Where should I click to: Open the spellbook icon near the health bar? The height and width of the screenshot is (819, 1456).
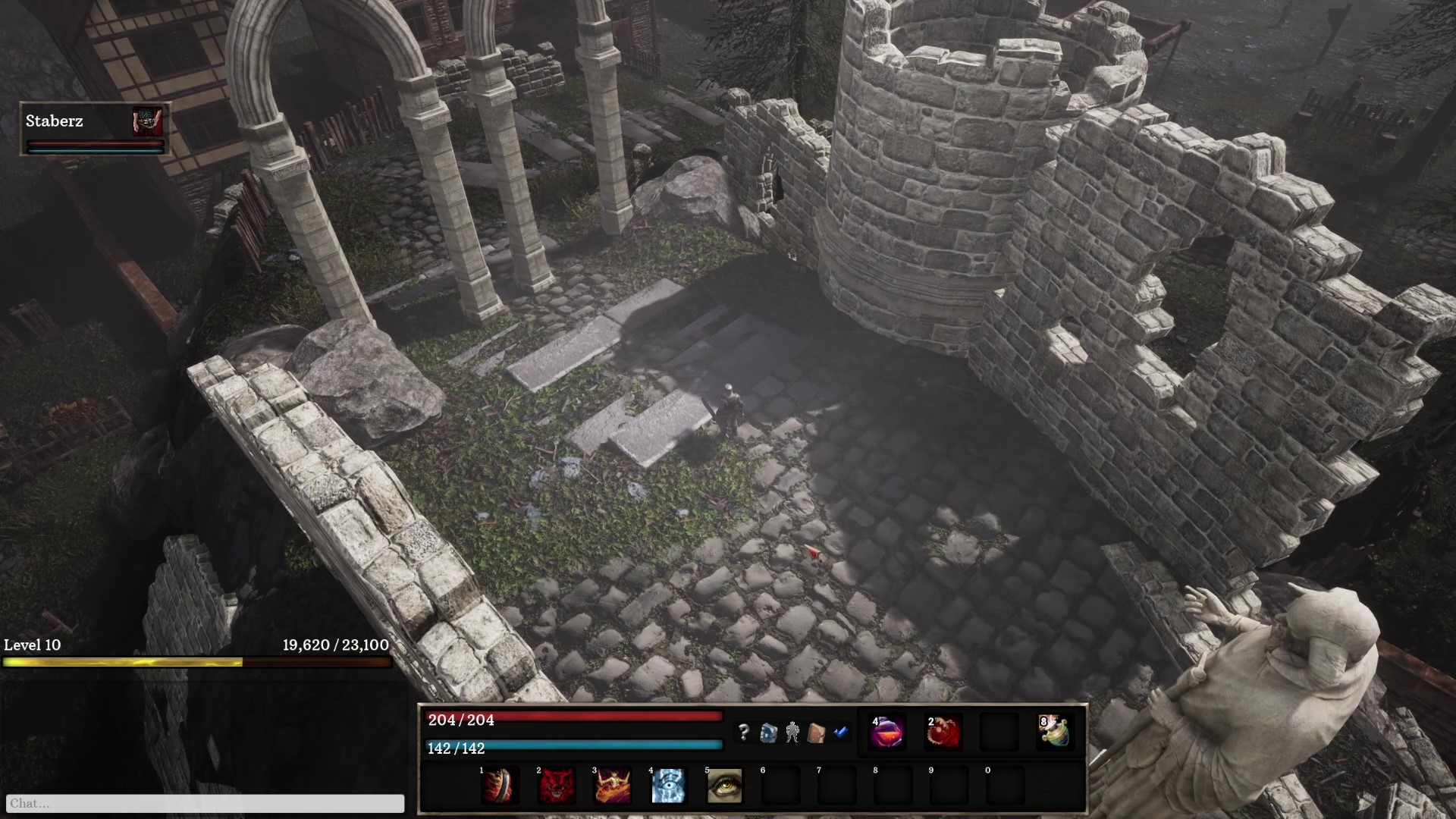769,732
